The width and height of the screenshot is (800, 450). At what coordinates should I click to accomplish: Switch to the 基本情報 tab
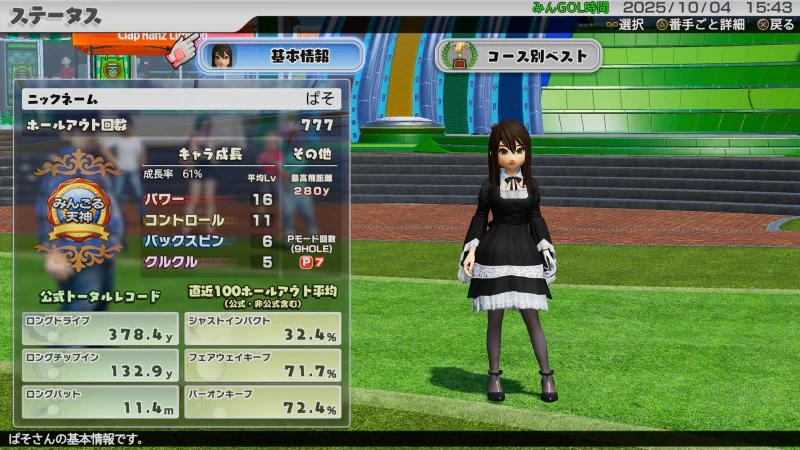click(x=281, y=56)
